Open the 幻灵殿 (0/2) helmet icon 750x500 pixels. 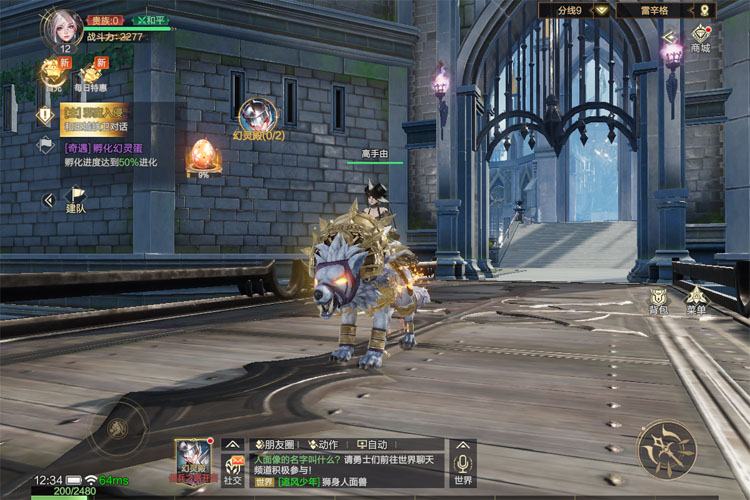258,117
